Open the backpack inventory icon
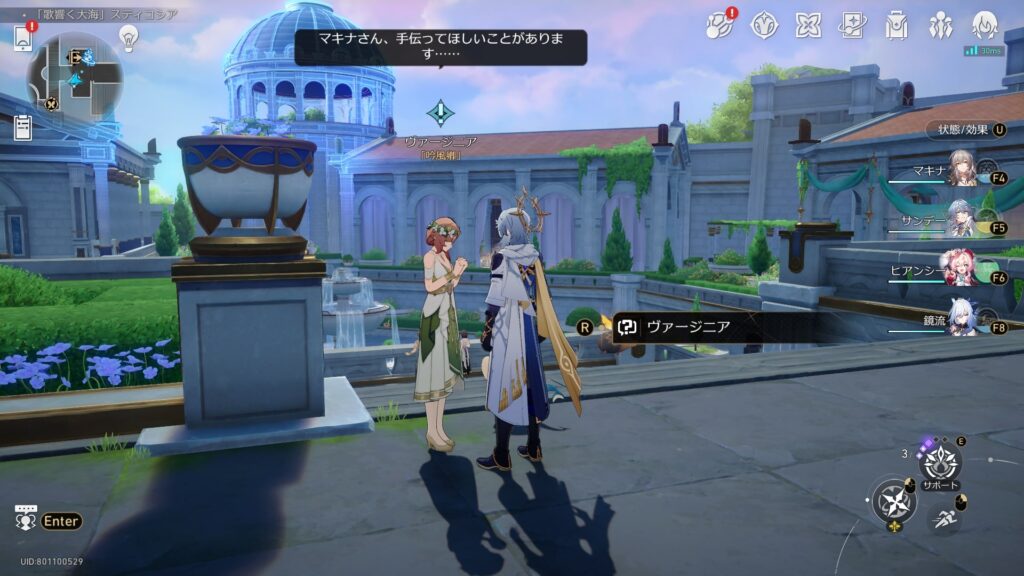This screenshot has height=576, width=1024. tap(896, 25)
